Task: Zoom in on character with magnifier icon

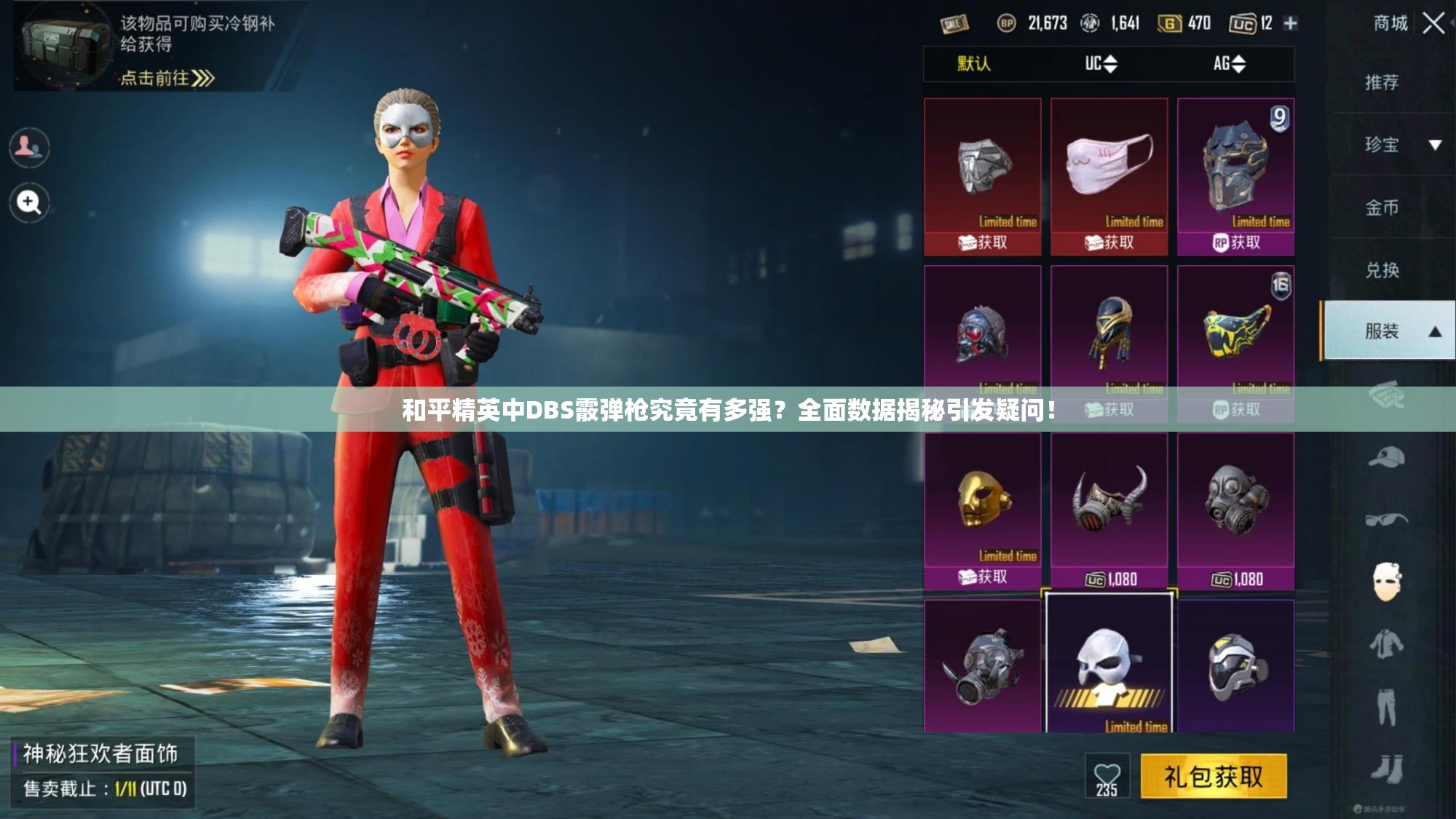Action: pyautogui.click(x=29, y=202)
